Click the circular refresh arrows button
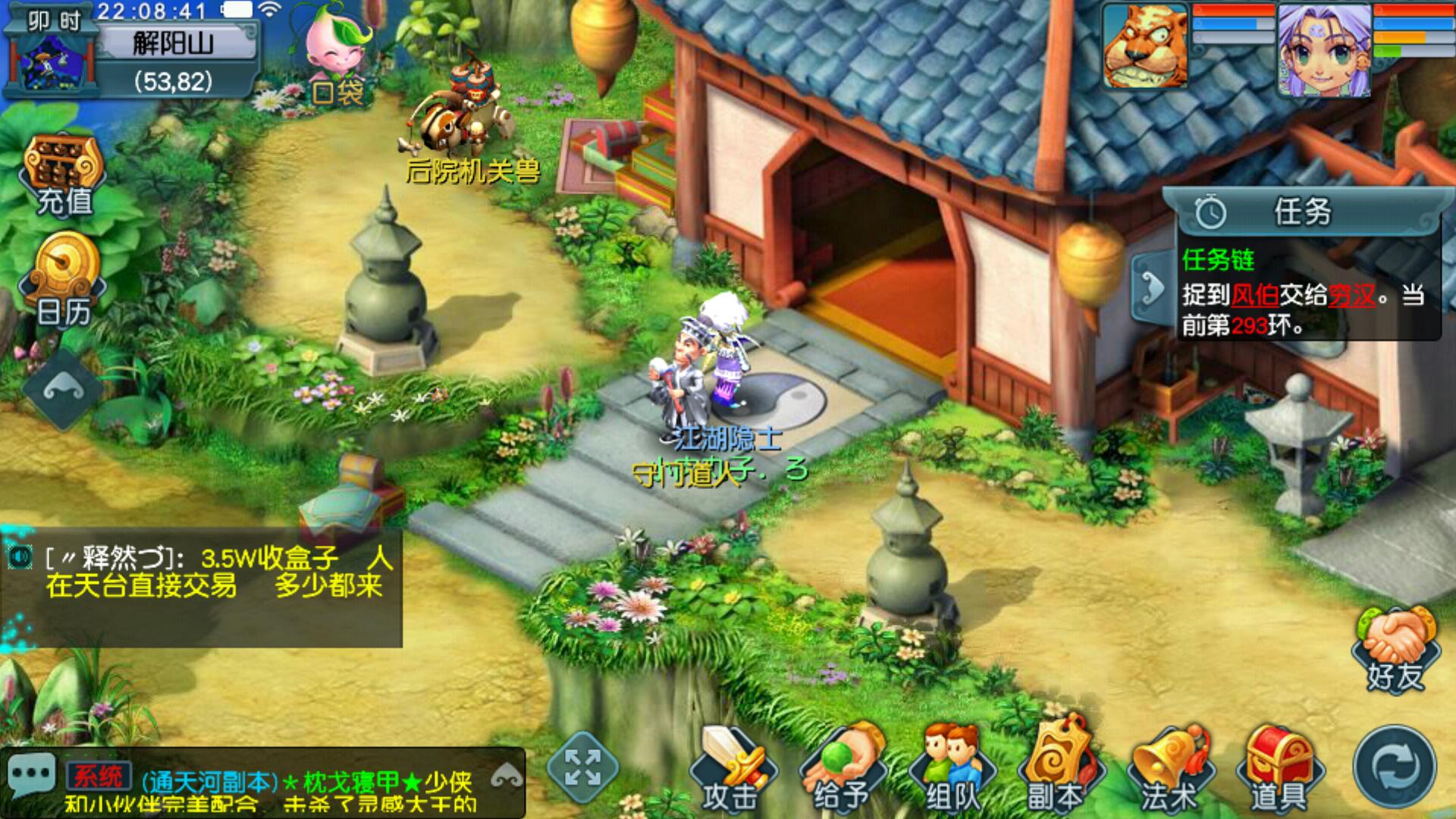This screenshot has width=1456, height=819. point(1395,767)
